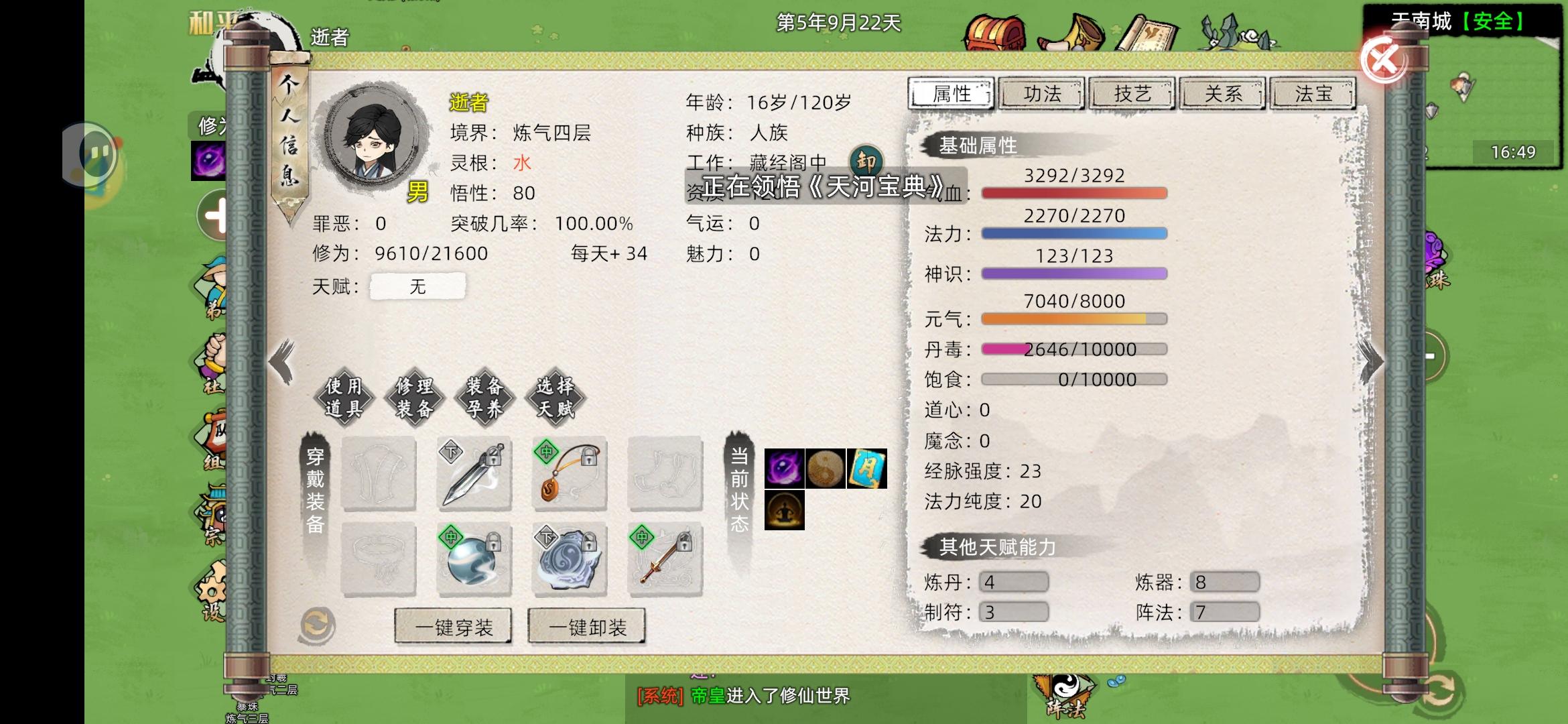Switch to the 功法 tab
Viewport: 1568px width, 724px height.
(1043, 94)
